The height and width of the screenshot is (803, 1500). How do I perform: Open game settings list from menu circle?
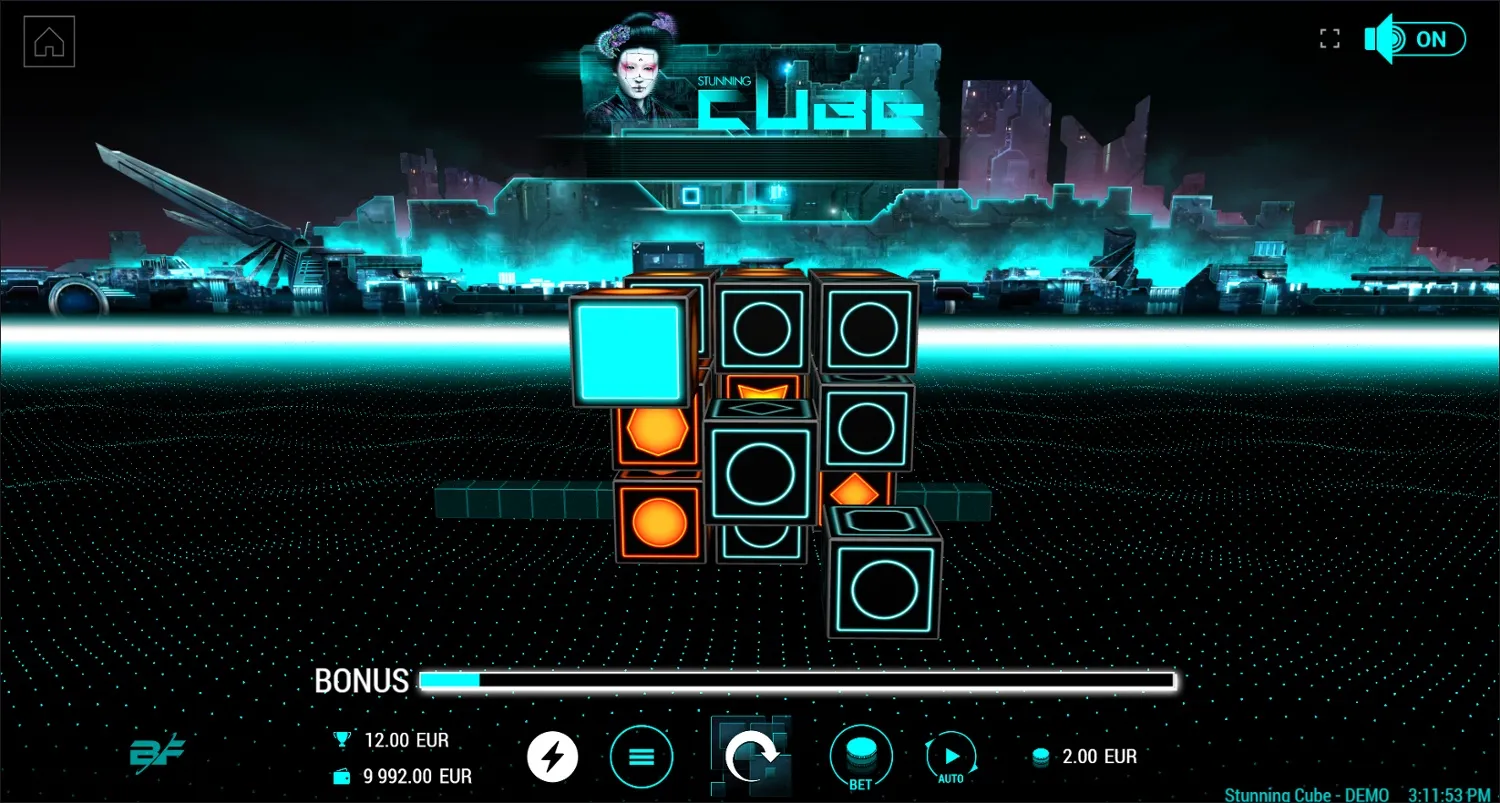[642, 757]
